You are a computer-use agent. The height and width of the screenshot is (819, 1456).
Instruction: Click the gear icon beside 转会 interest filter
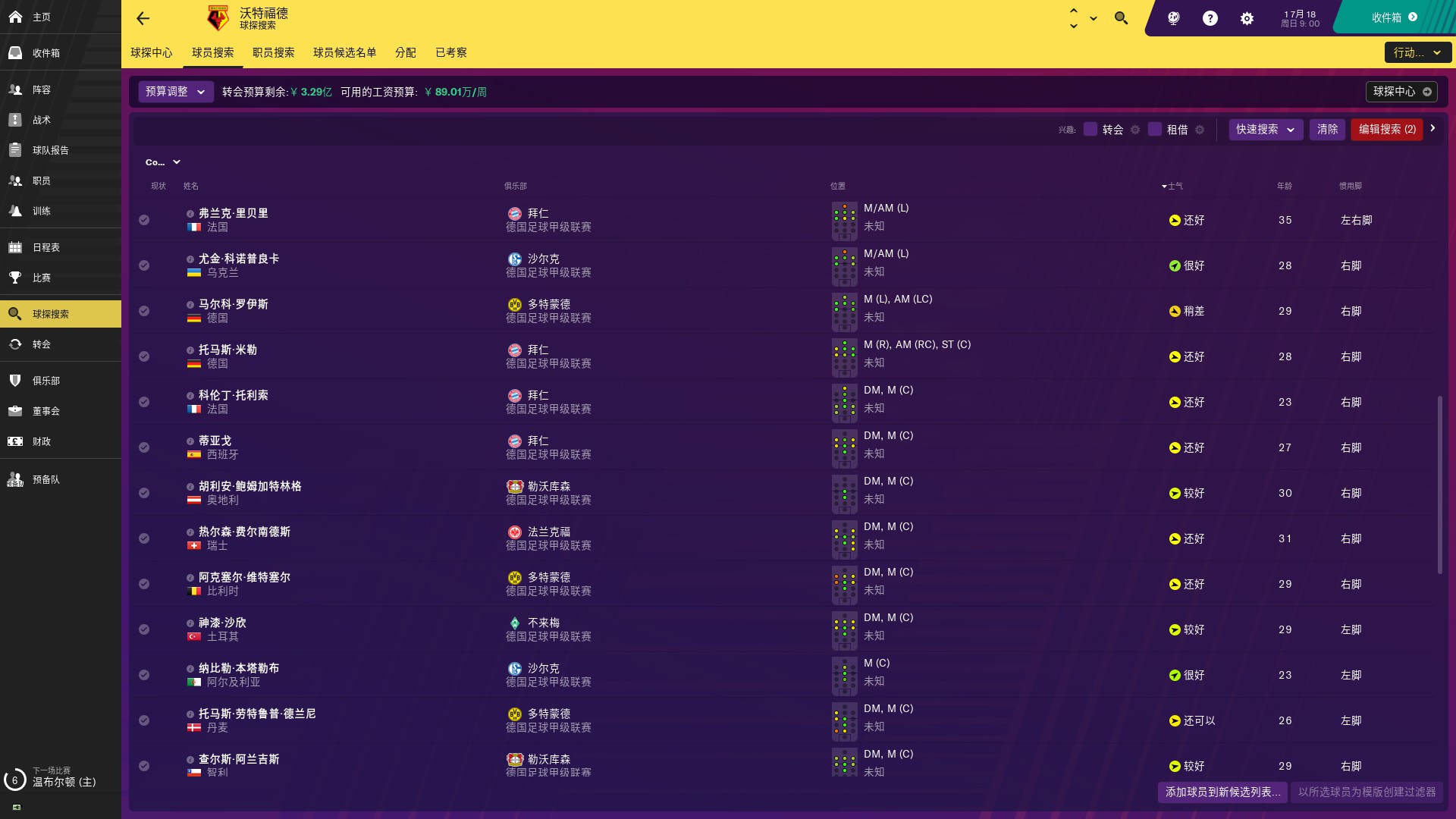coord(1135,130)
